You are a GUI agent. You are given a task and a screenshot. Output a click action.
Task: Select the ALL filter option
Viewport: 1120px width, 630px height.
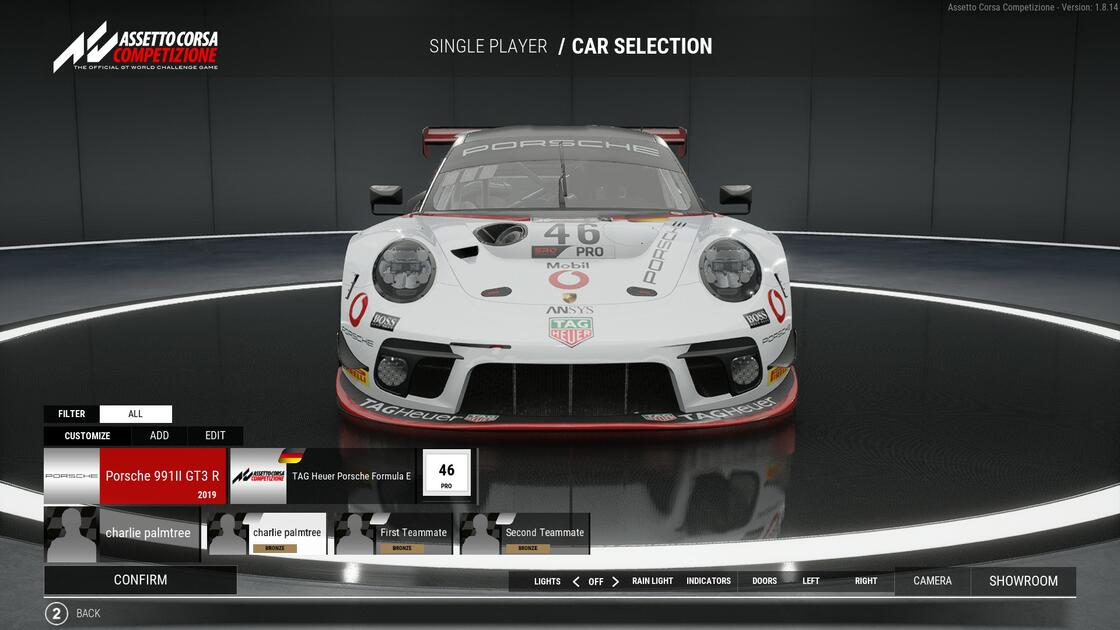[136, 414]
